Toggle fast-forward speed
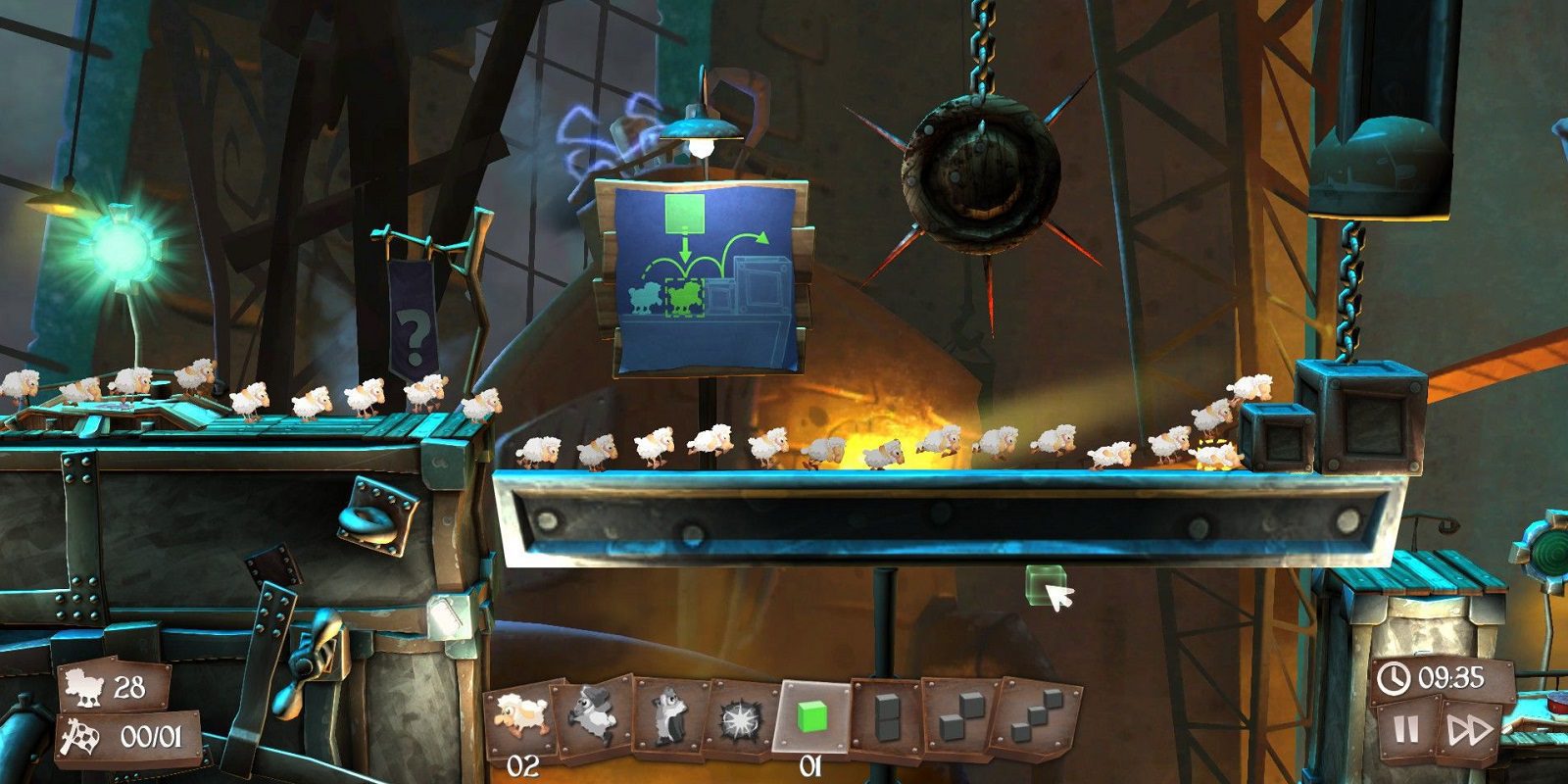Viewport: 1568px width, 784px height. (x=1469, y=730)
